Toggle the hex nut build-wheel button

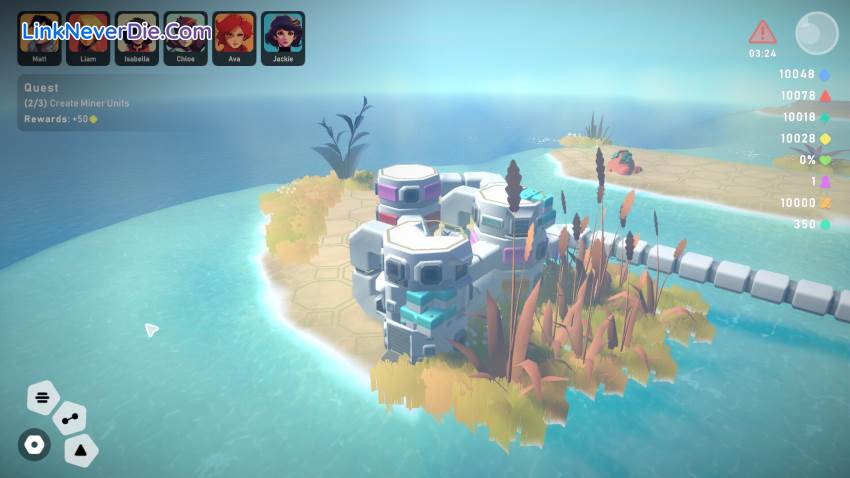[34, 445]
